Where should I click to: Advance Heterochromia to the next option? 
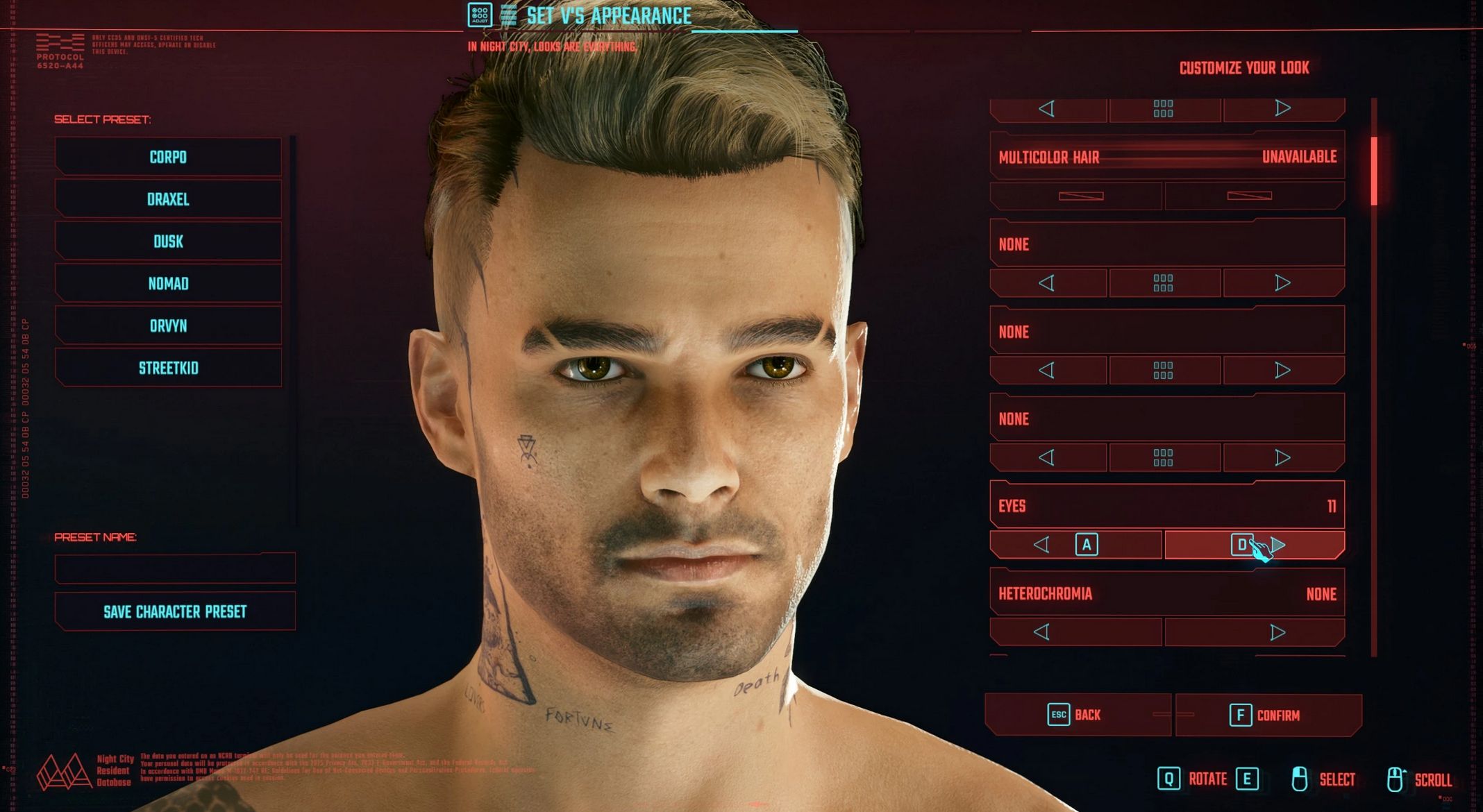1255,632
